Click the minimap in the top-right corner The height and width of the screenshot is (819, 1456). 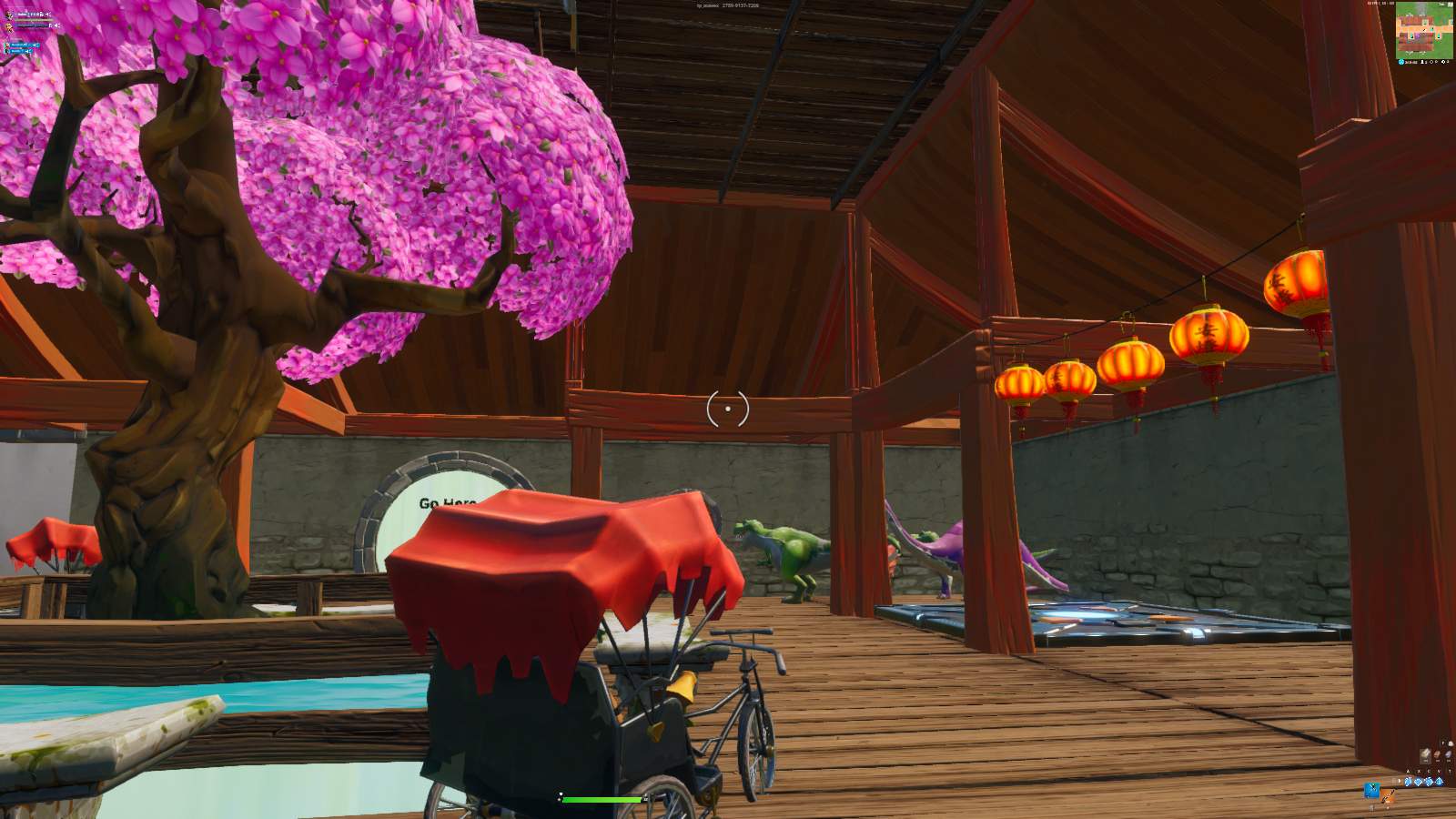1423,31
